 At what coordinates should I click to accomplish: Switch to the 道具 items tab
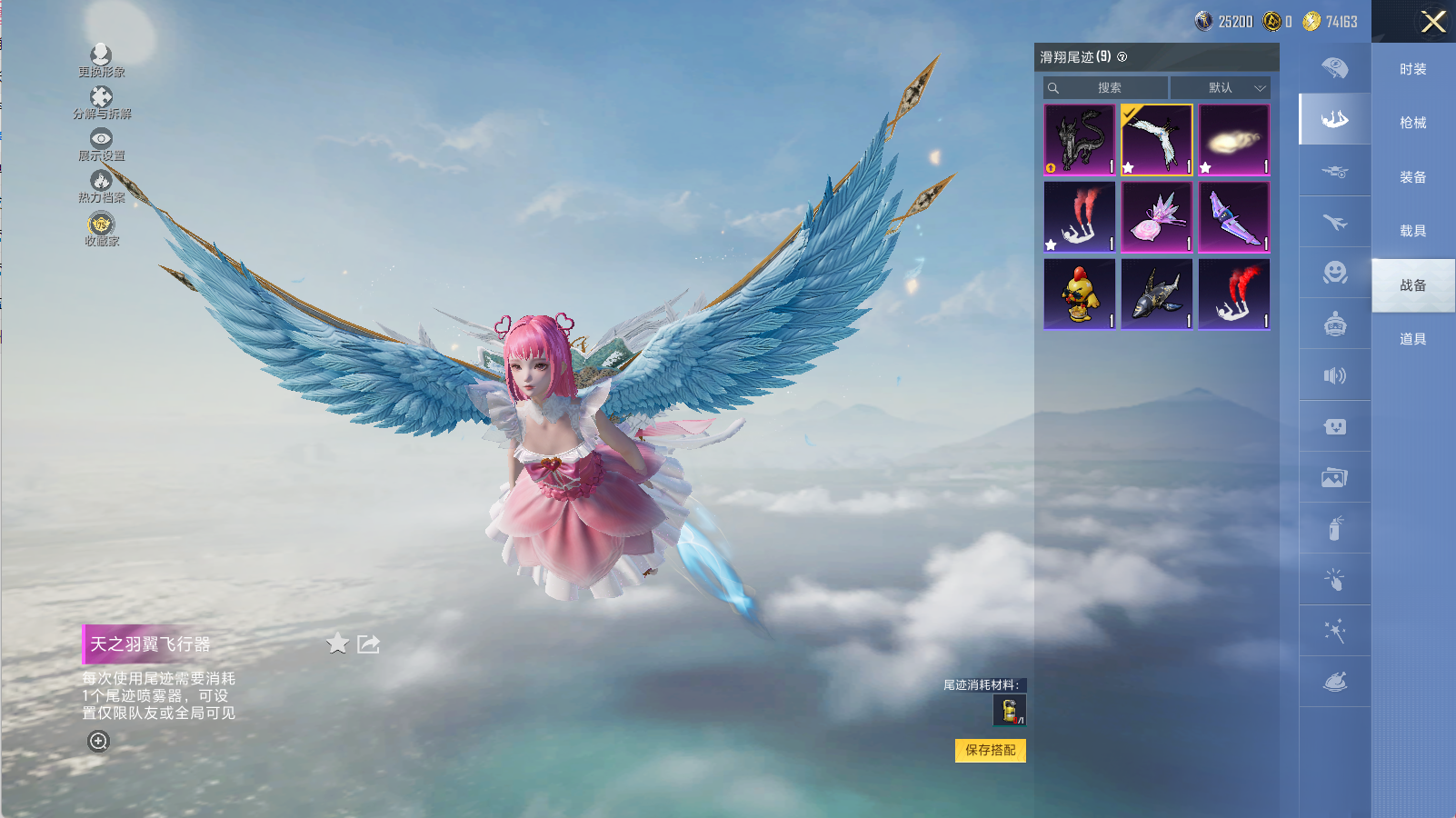[x=1412, y=339]
